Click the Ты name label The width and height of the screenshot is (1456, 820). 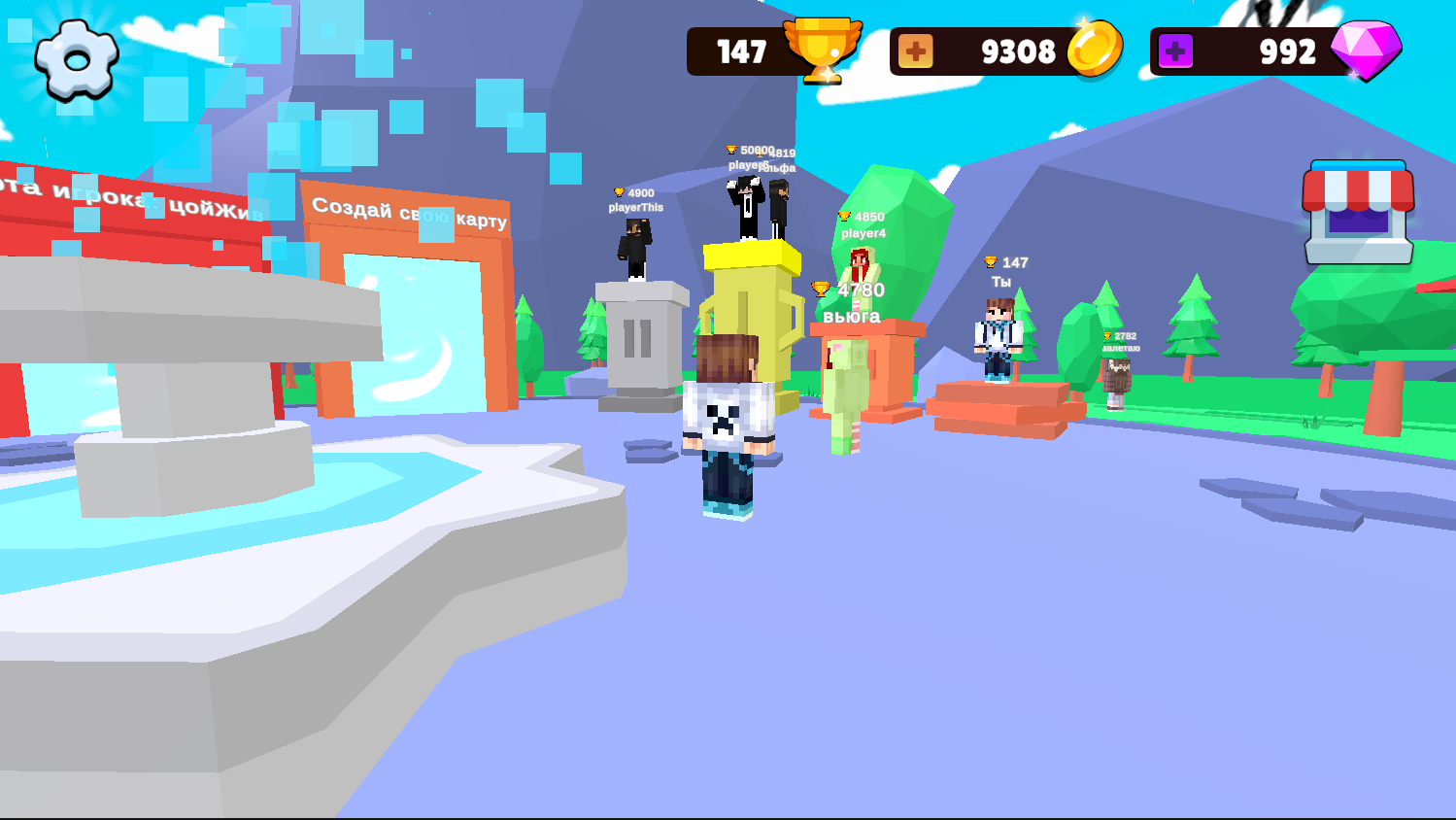[1002, 280]
